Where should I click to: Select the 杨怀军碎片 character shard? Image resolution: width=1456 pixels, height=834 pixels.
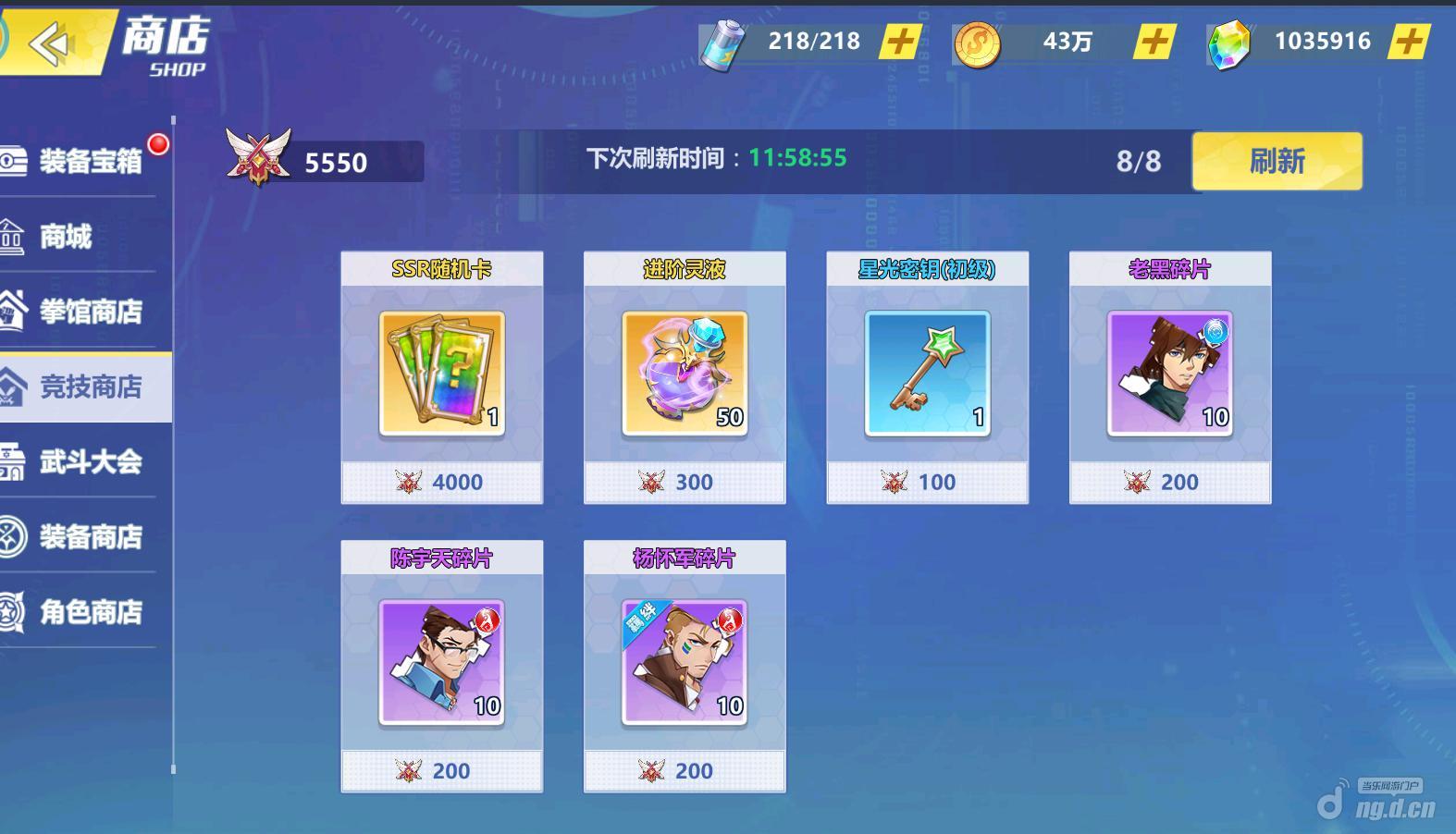coord(685,665)
